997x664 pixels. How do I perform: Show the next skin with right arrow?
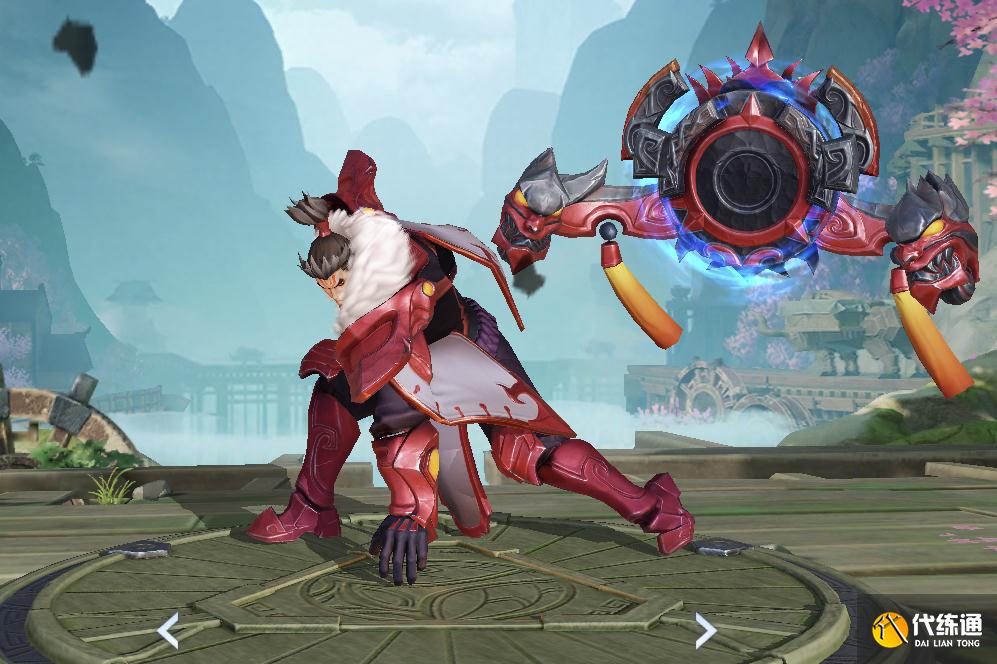tap(705, 630)
